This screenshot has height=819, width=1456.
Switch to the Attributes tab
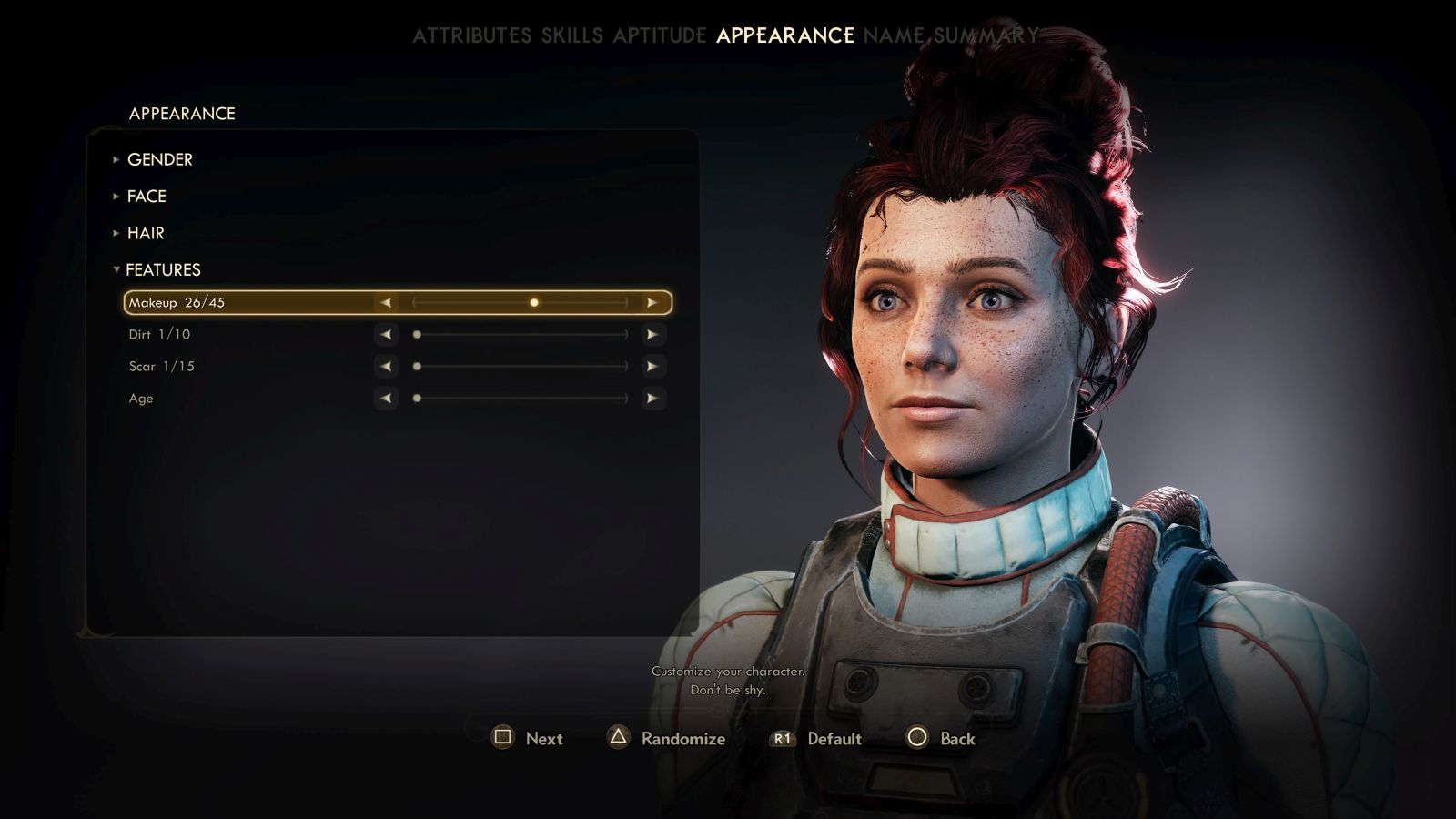click(471, 35)
